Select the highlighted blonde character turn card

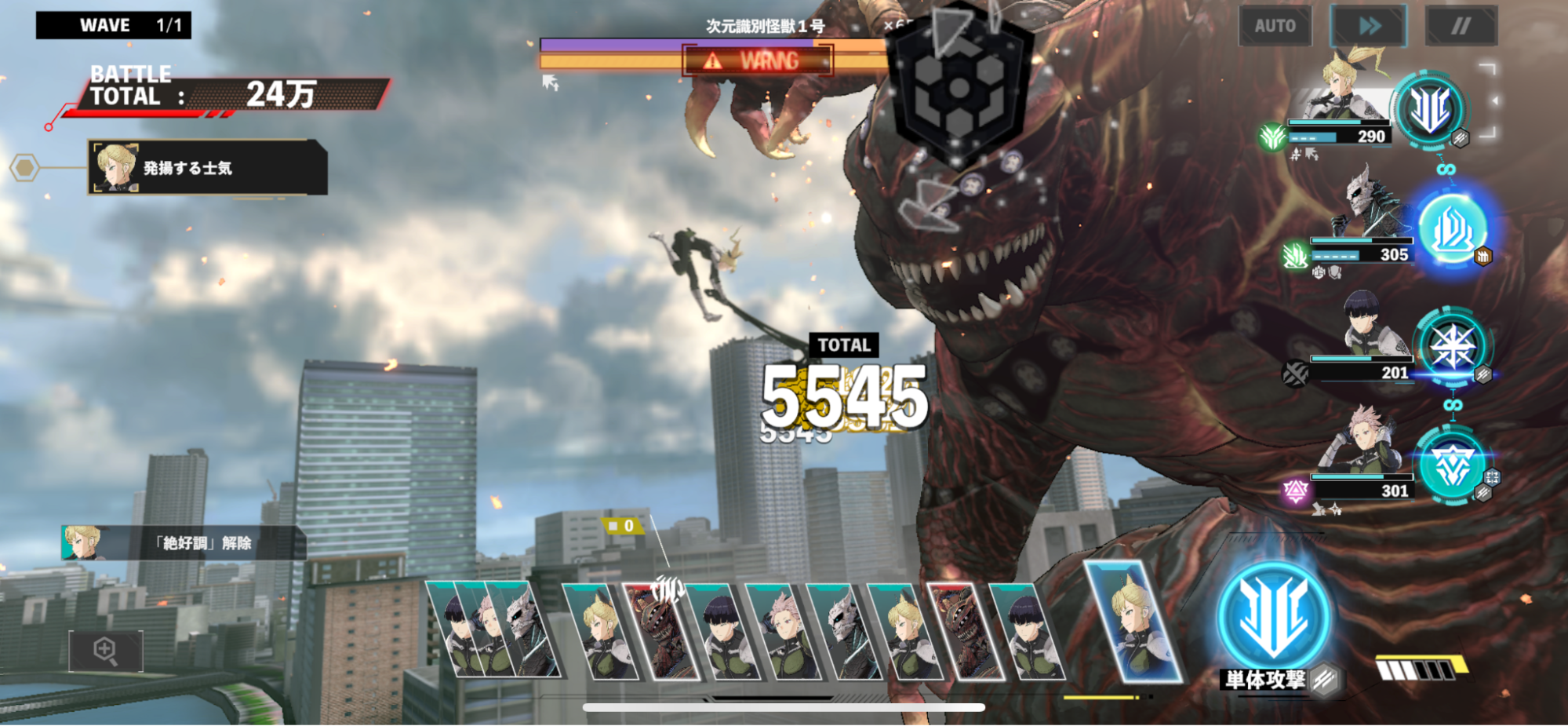[1133, 622]
